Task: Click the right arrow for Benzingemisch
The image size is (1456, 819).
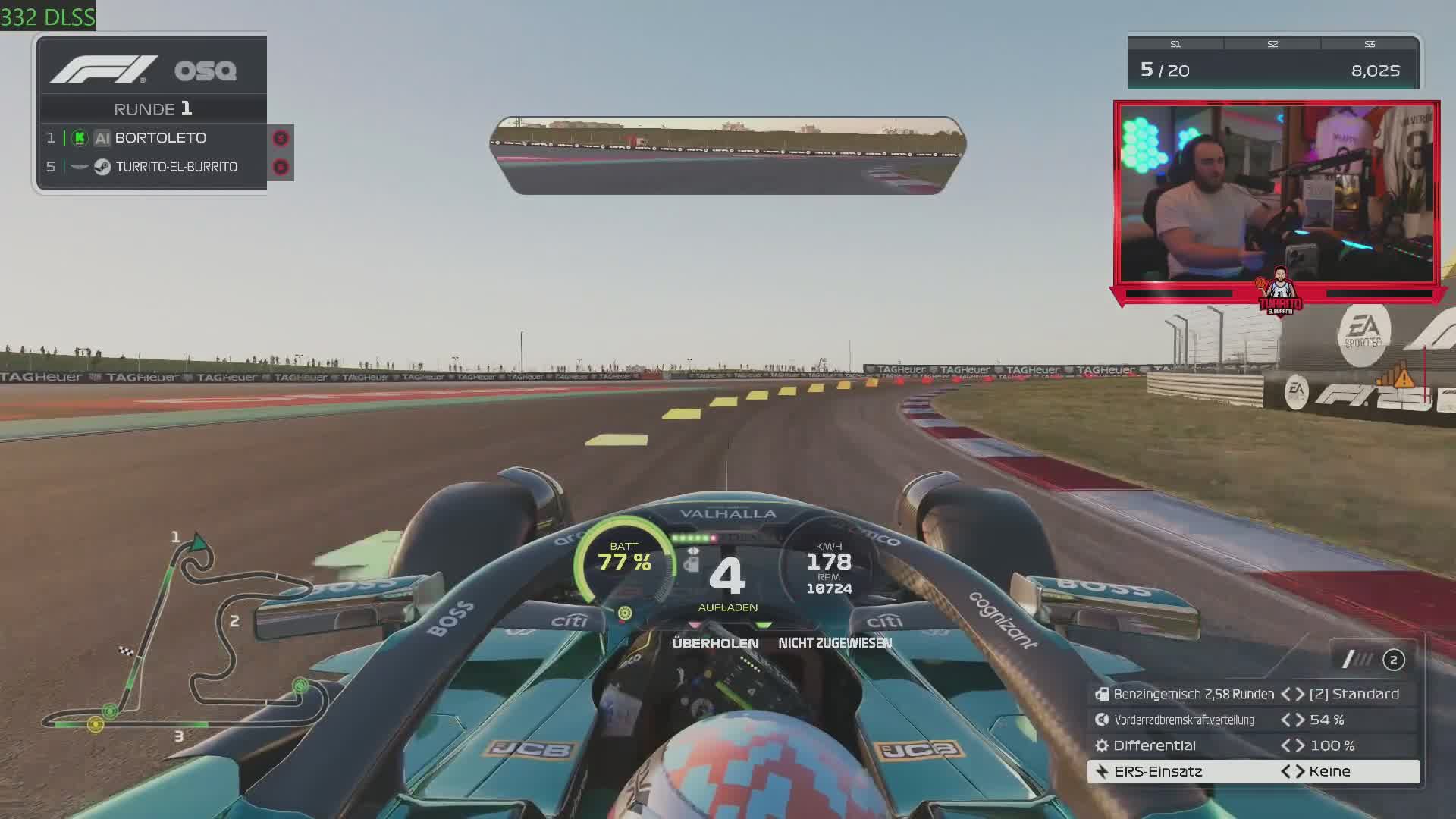Action: [1300, 695]
